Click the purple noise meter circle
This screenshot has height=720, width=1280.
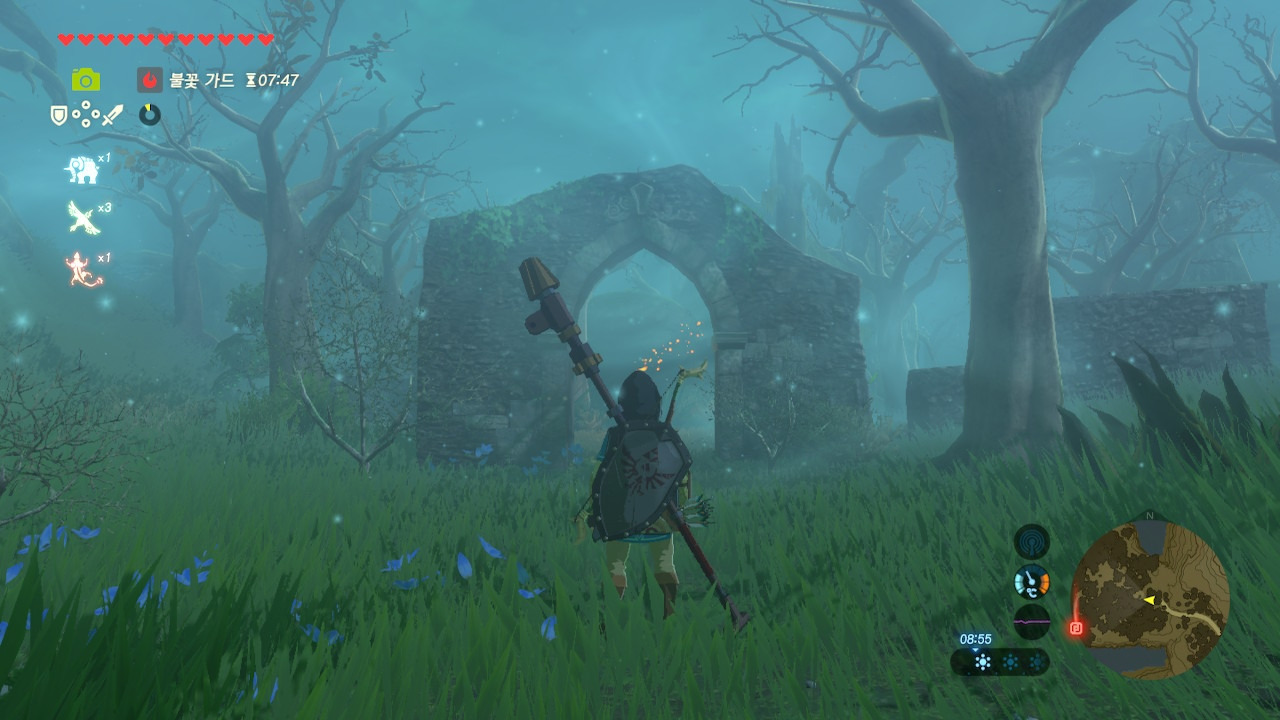tap(1031, 621)
